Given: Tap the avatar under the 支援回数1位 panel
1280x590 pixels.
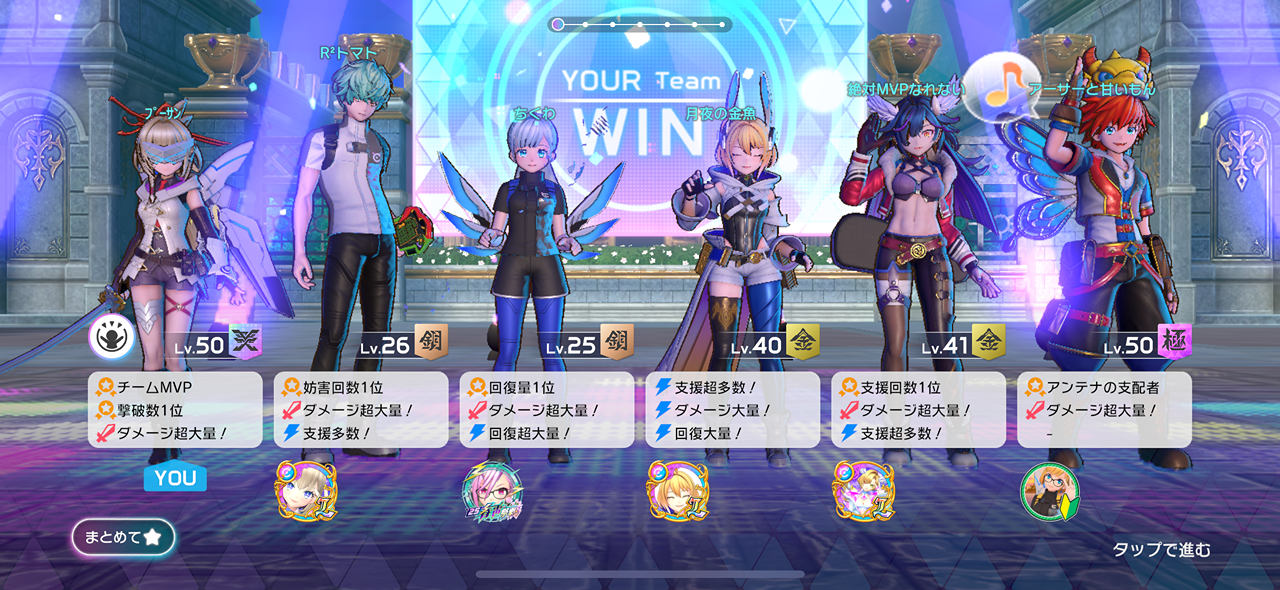Looking at the screenshot, I should coord(863,490).
